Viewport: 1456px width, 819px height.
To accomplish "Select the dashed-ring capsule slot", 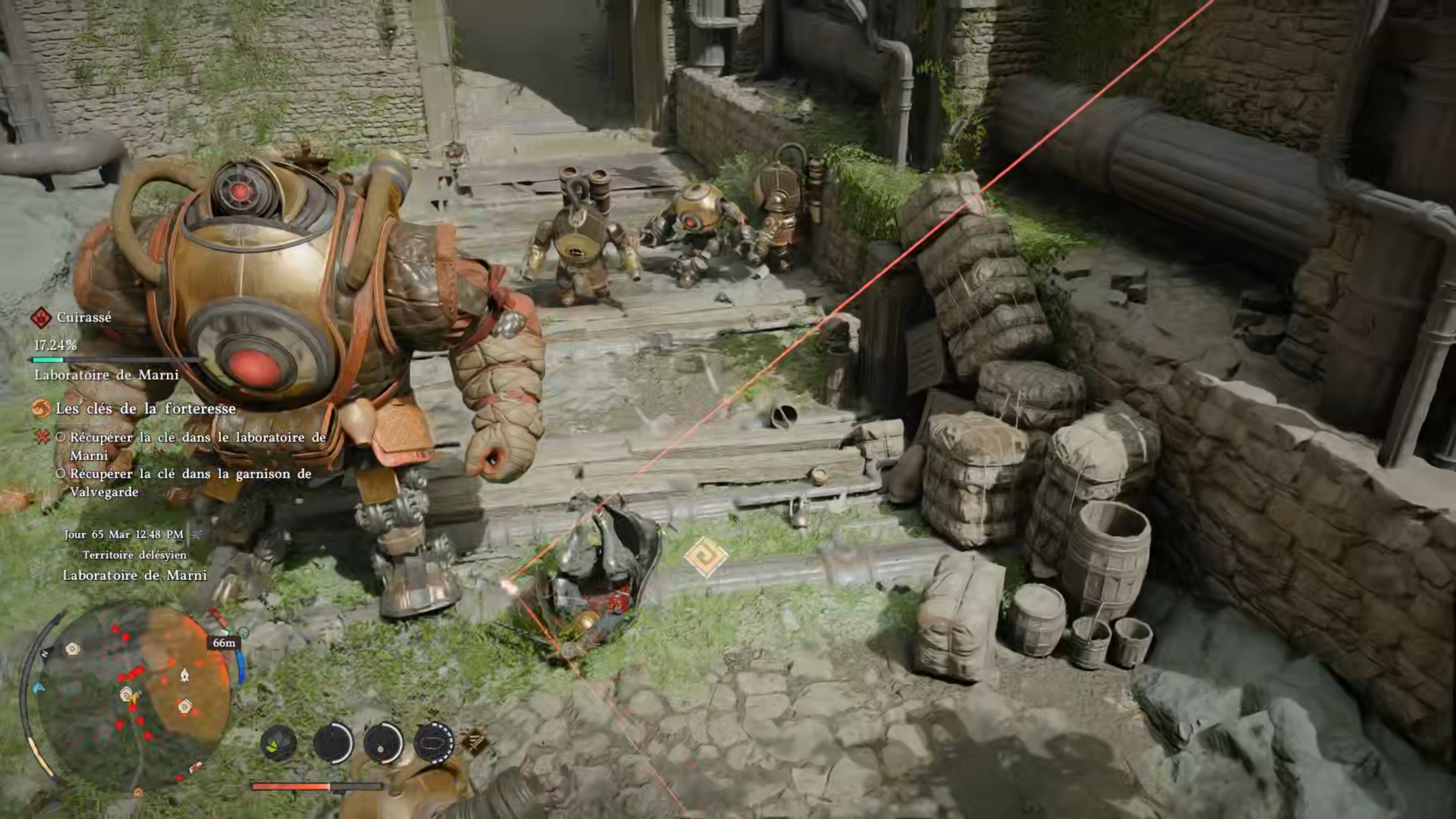I will [434, 742].
